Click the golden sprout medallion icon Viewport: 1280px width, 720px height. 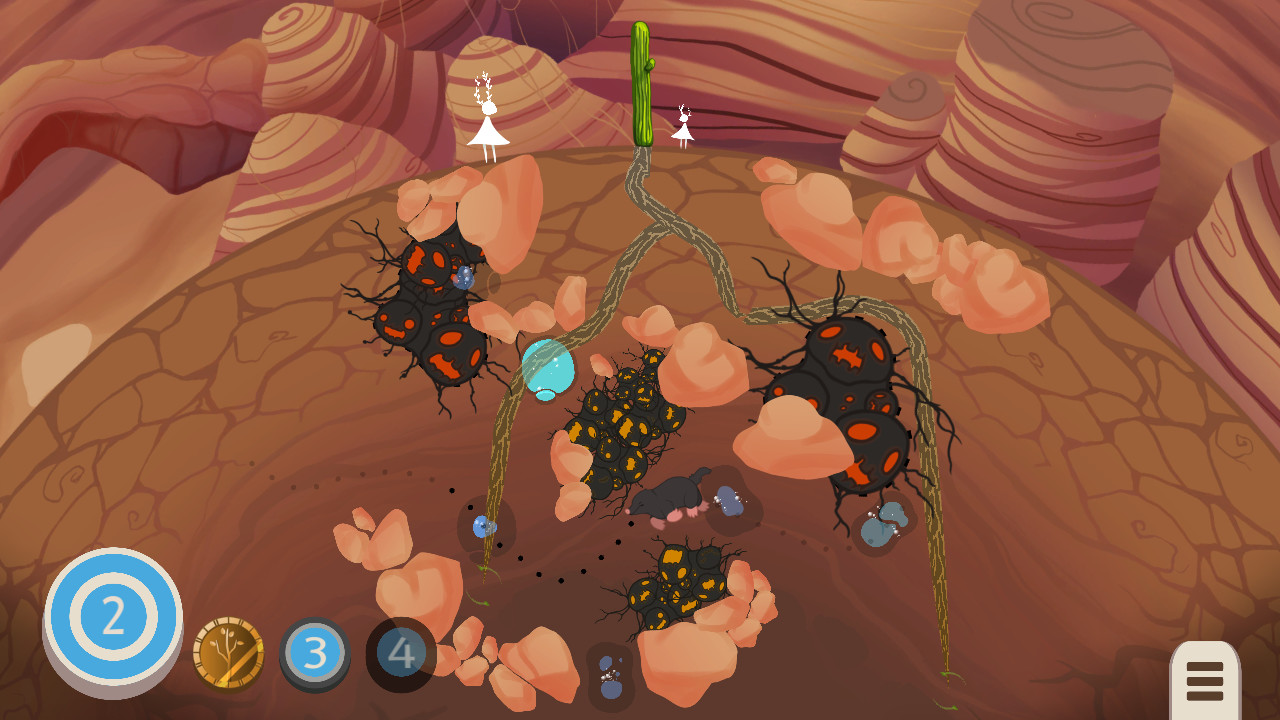click(x=228, y=648)
